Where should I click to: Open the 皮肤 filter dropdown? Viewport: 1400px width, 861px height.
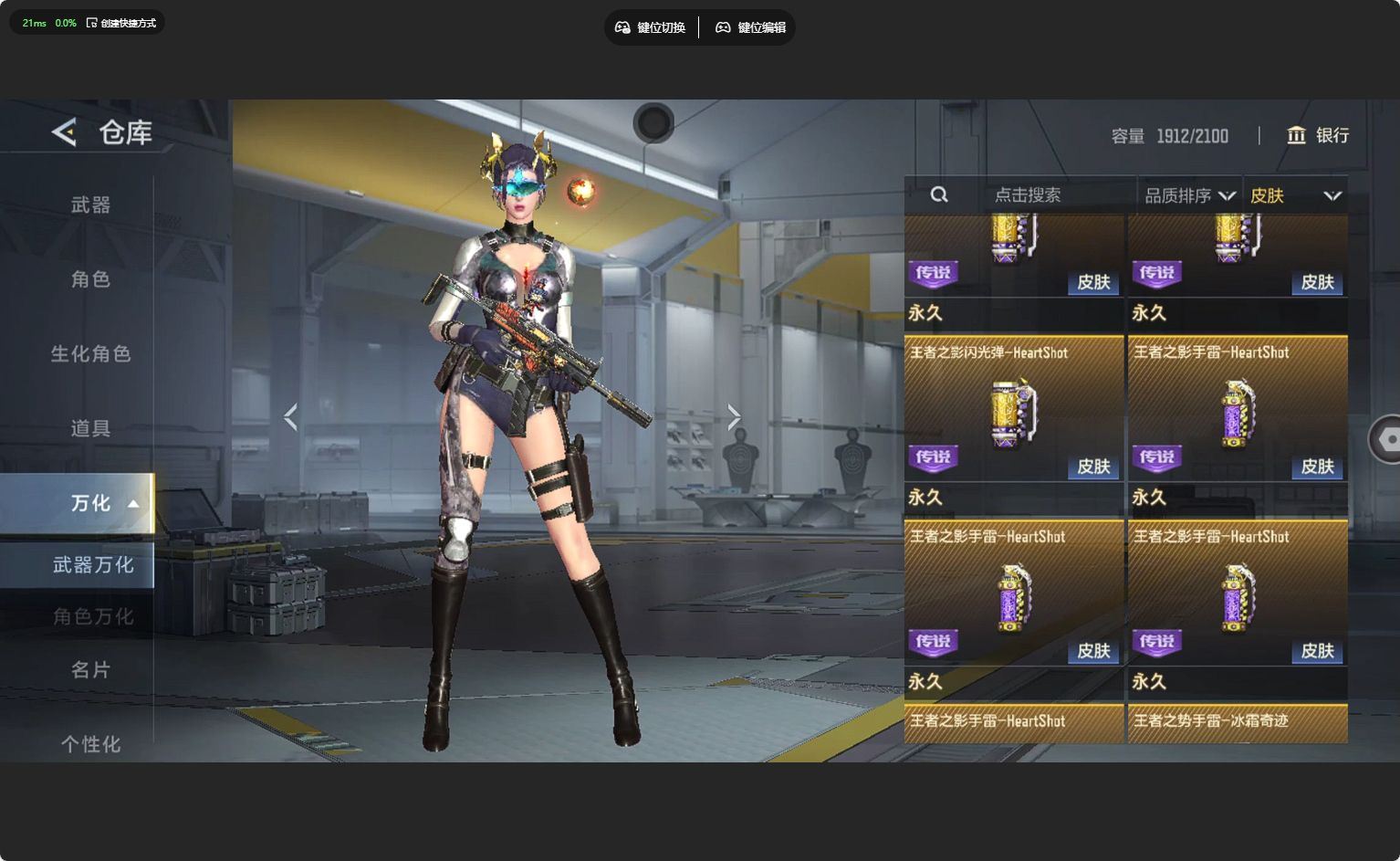point(1295,195)
